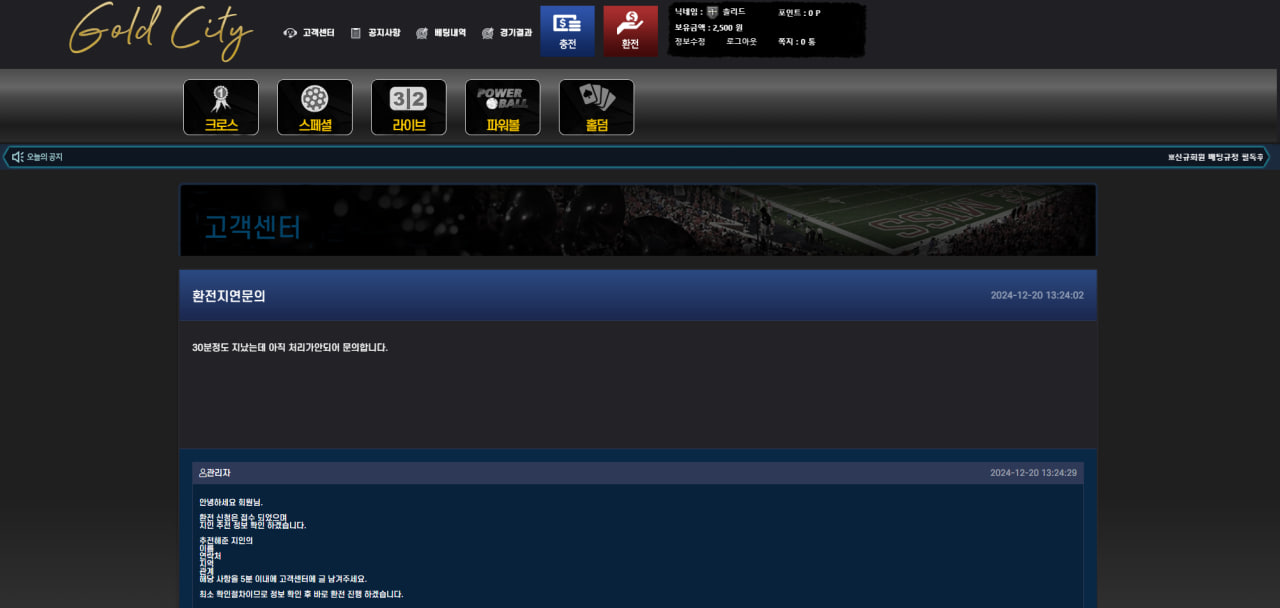Show the 경기결과 match results

click(507, 33)
